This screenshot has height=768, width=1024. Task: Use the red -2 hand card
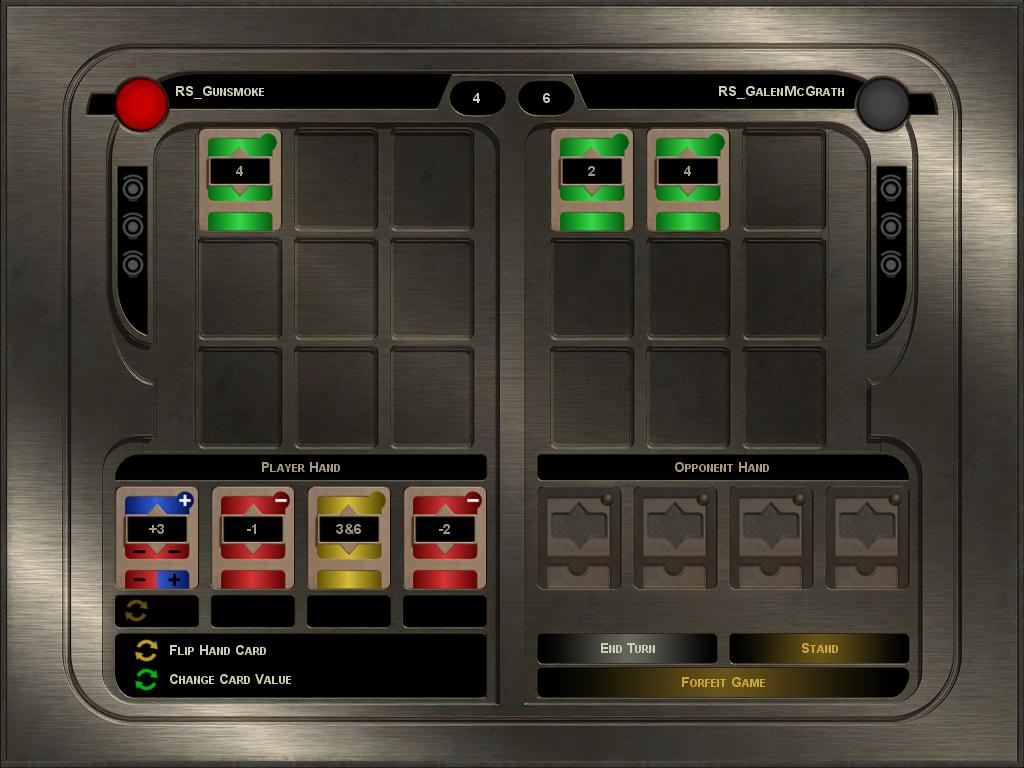click(444, 537)
